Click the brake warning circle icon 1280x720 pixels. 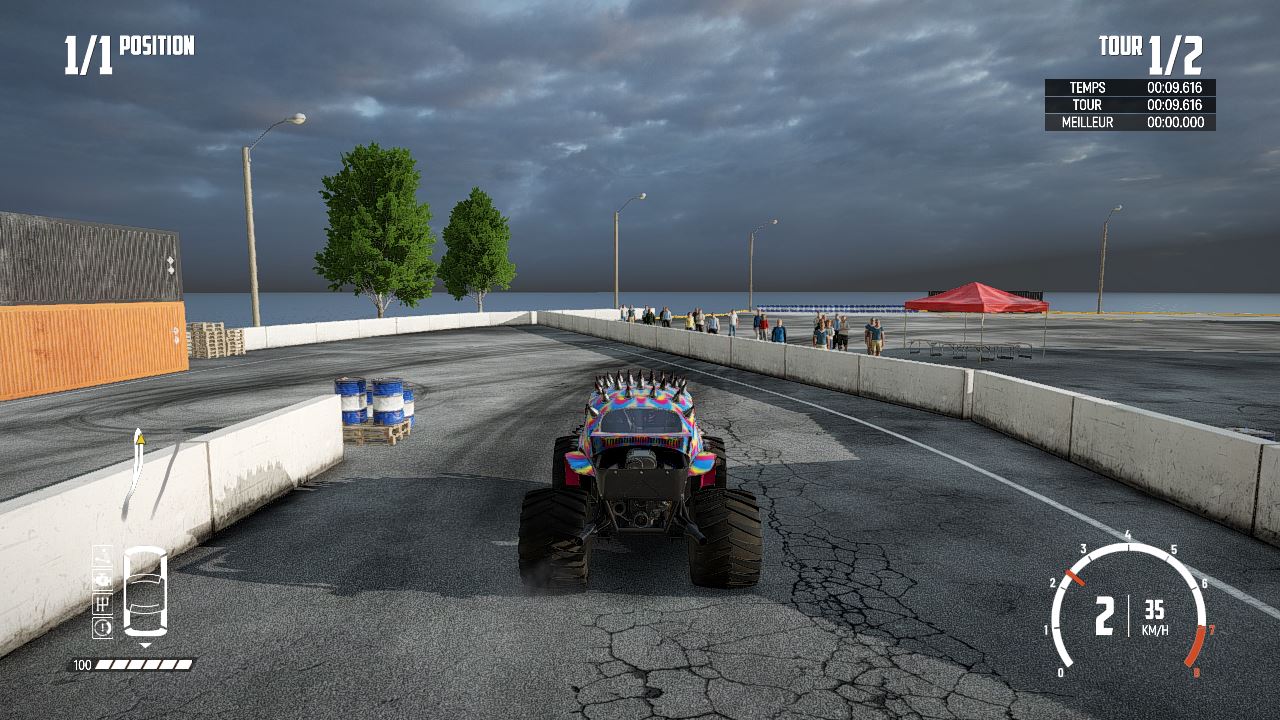tap(103, 626)
